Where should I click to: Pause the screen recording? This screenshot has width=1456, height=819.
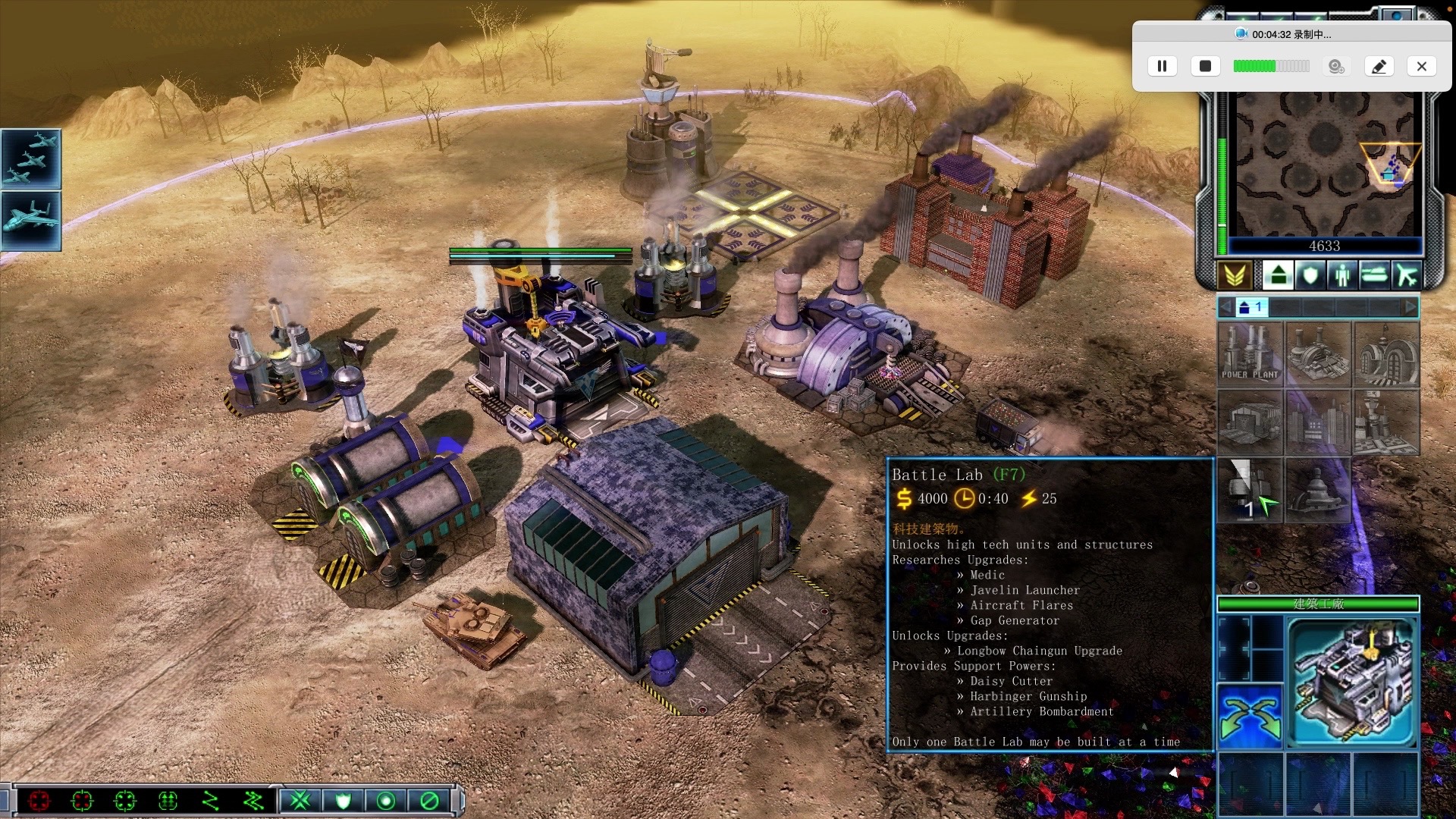point(1162,67)
